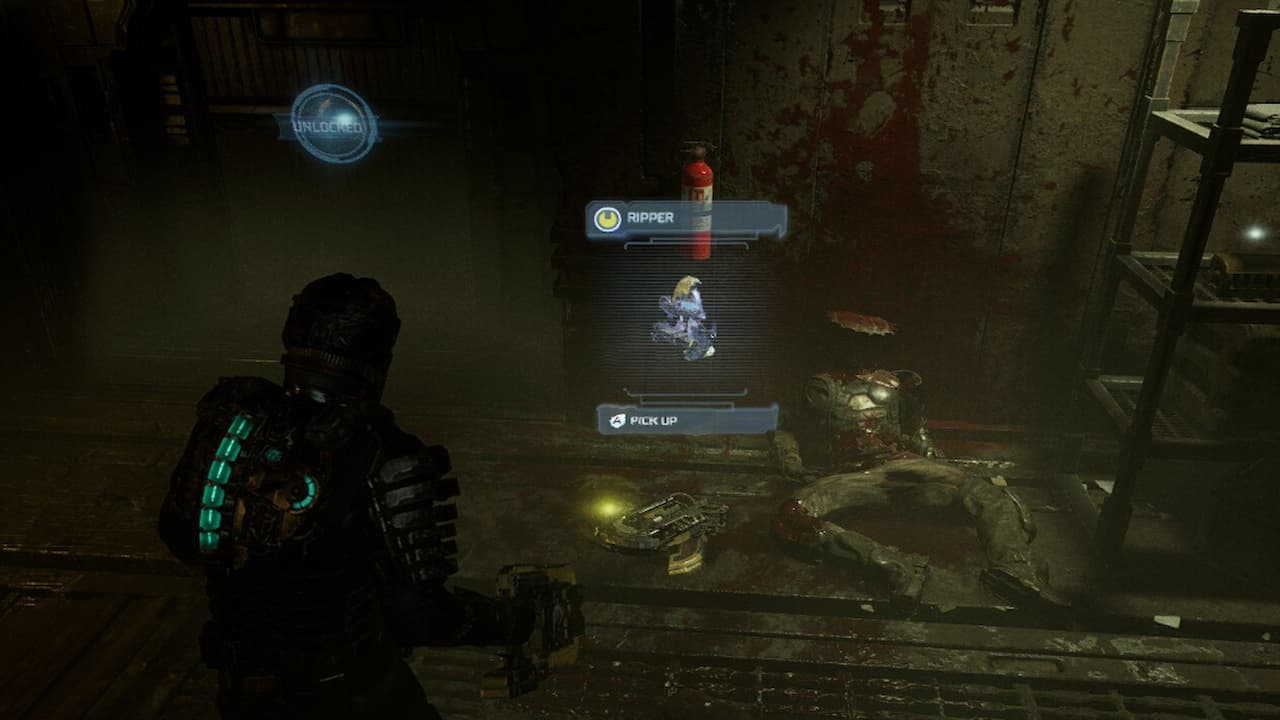Select the Ripper item name label
Viewport: 1280px width, 720px height.
pos(686,219)
